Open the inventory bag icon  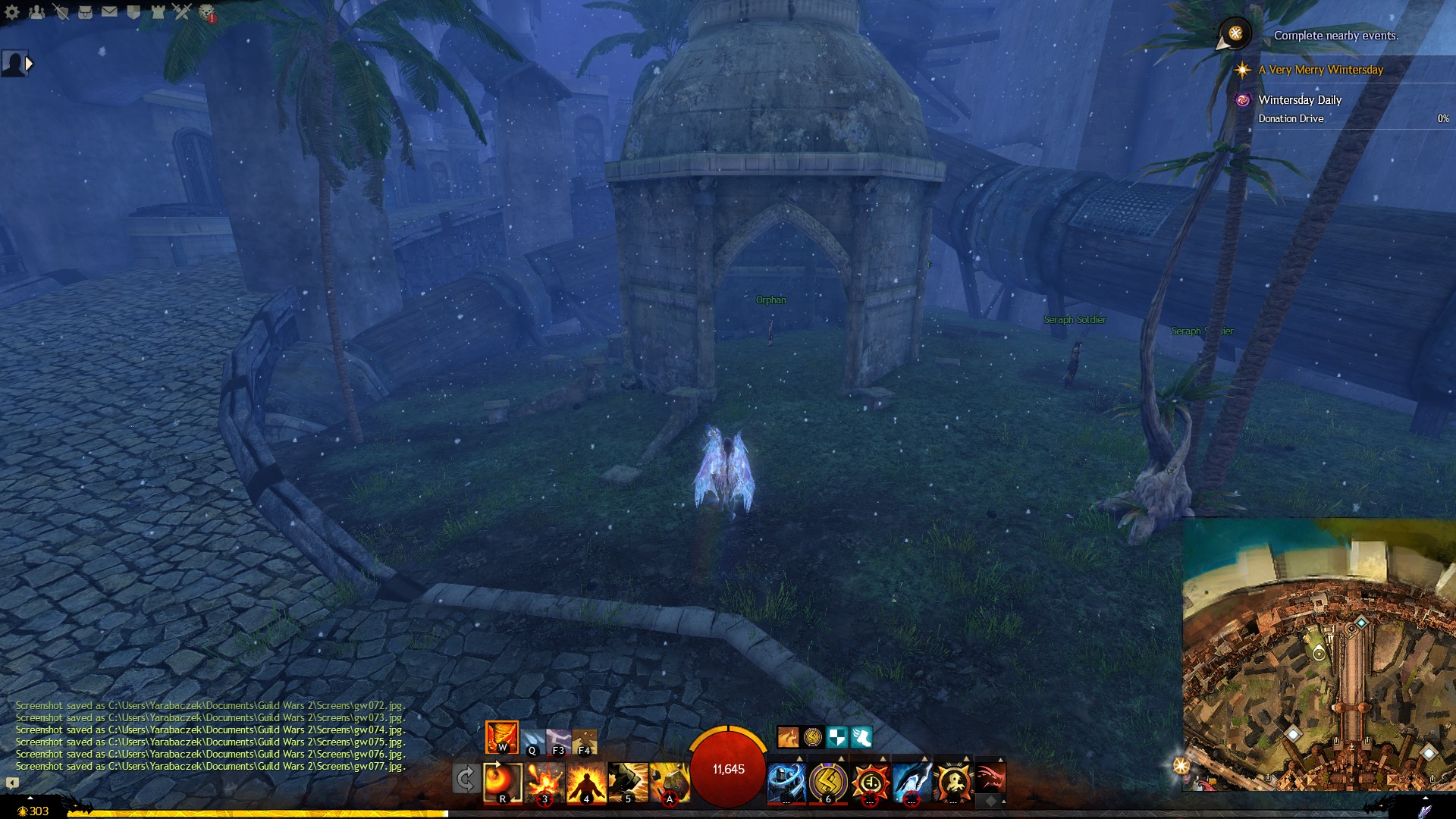click(x=86, y=11)
